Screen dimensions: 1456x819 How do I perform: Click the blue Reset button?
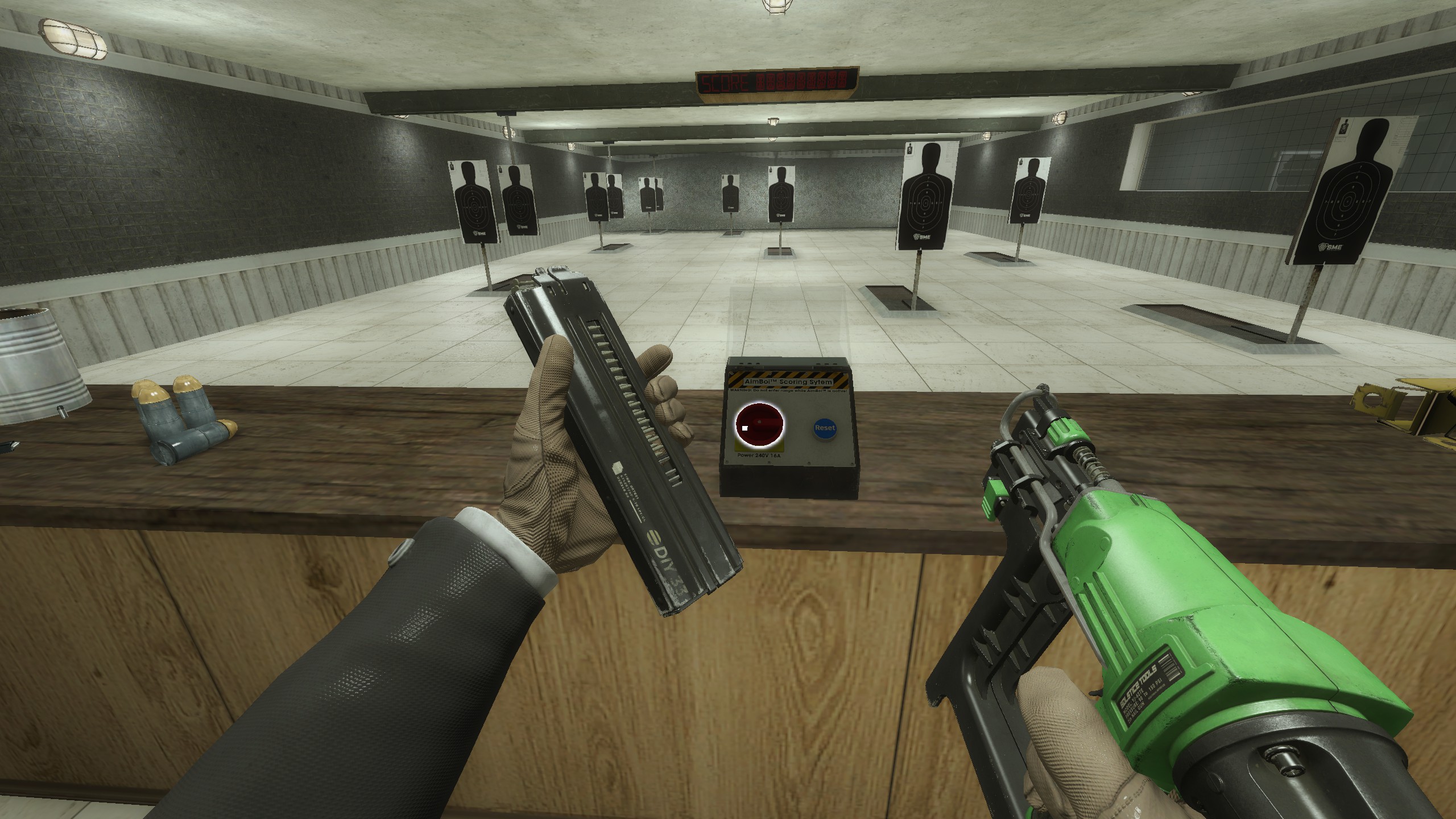point(825,428)
